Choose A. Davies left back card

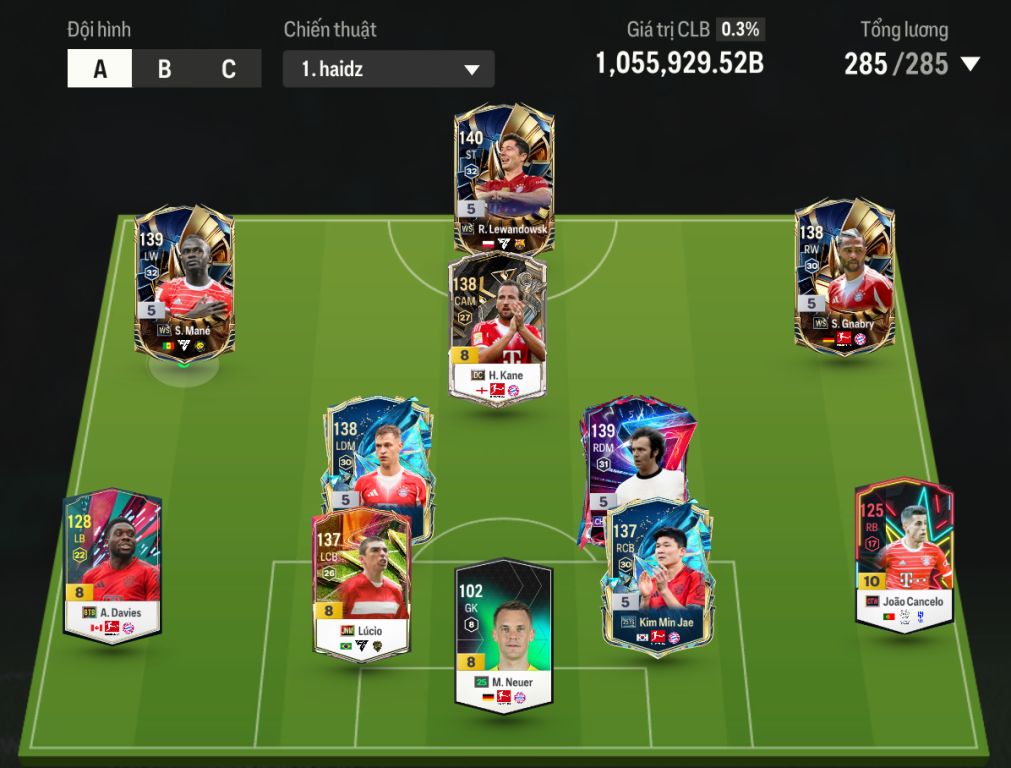pos(112,565)
